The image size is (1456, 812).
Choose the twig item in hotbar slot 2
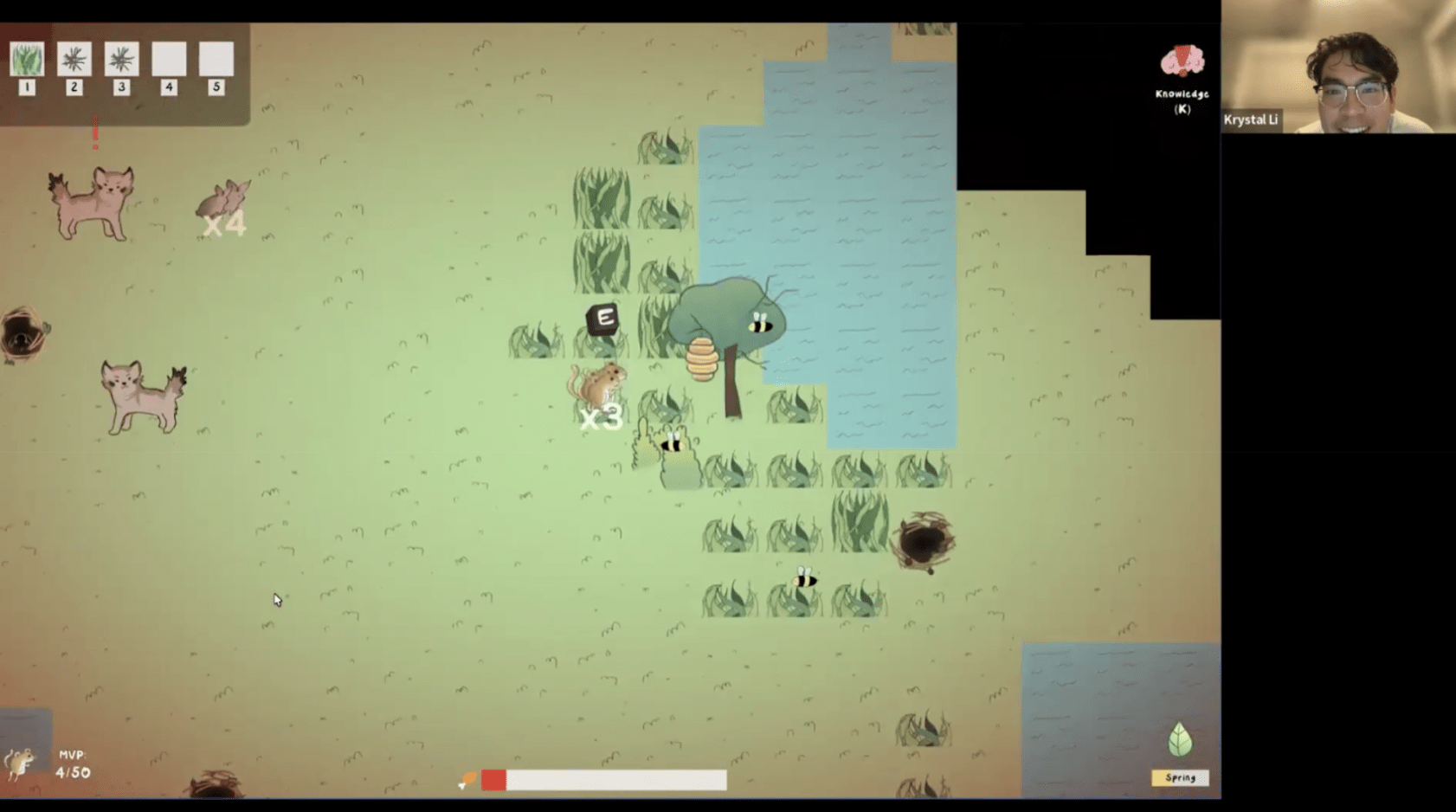pos(74,60)
